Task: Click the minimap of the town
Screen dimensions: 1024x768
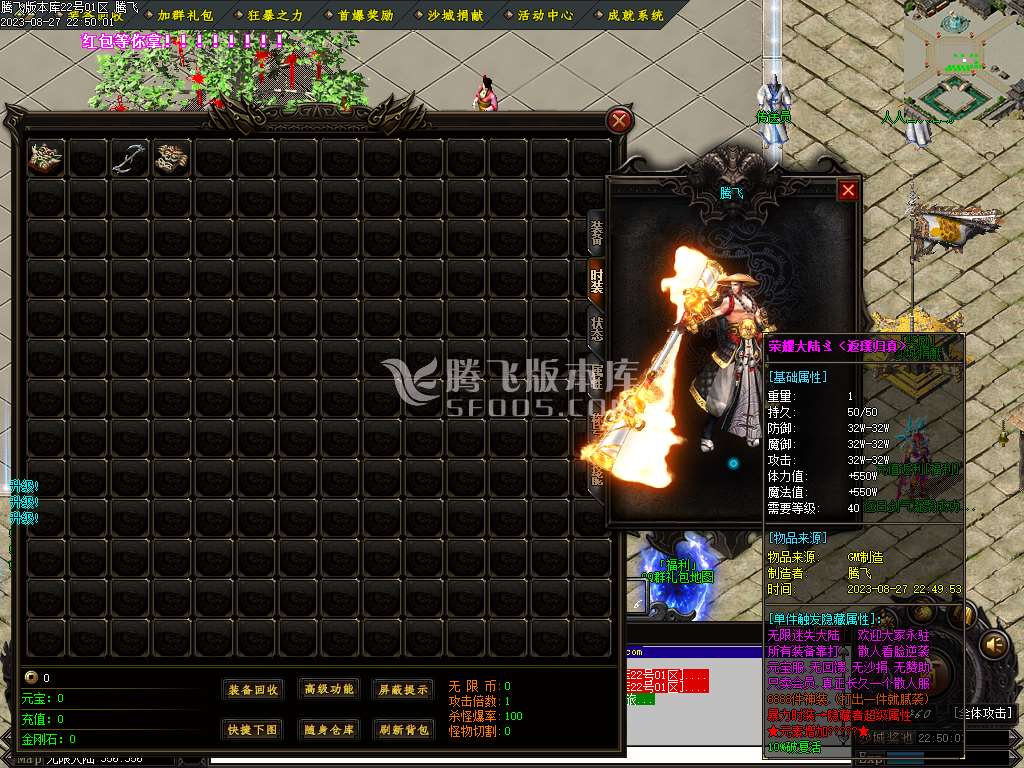Action: coord(962,60)
